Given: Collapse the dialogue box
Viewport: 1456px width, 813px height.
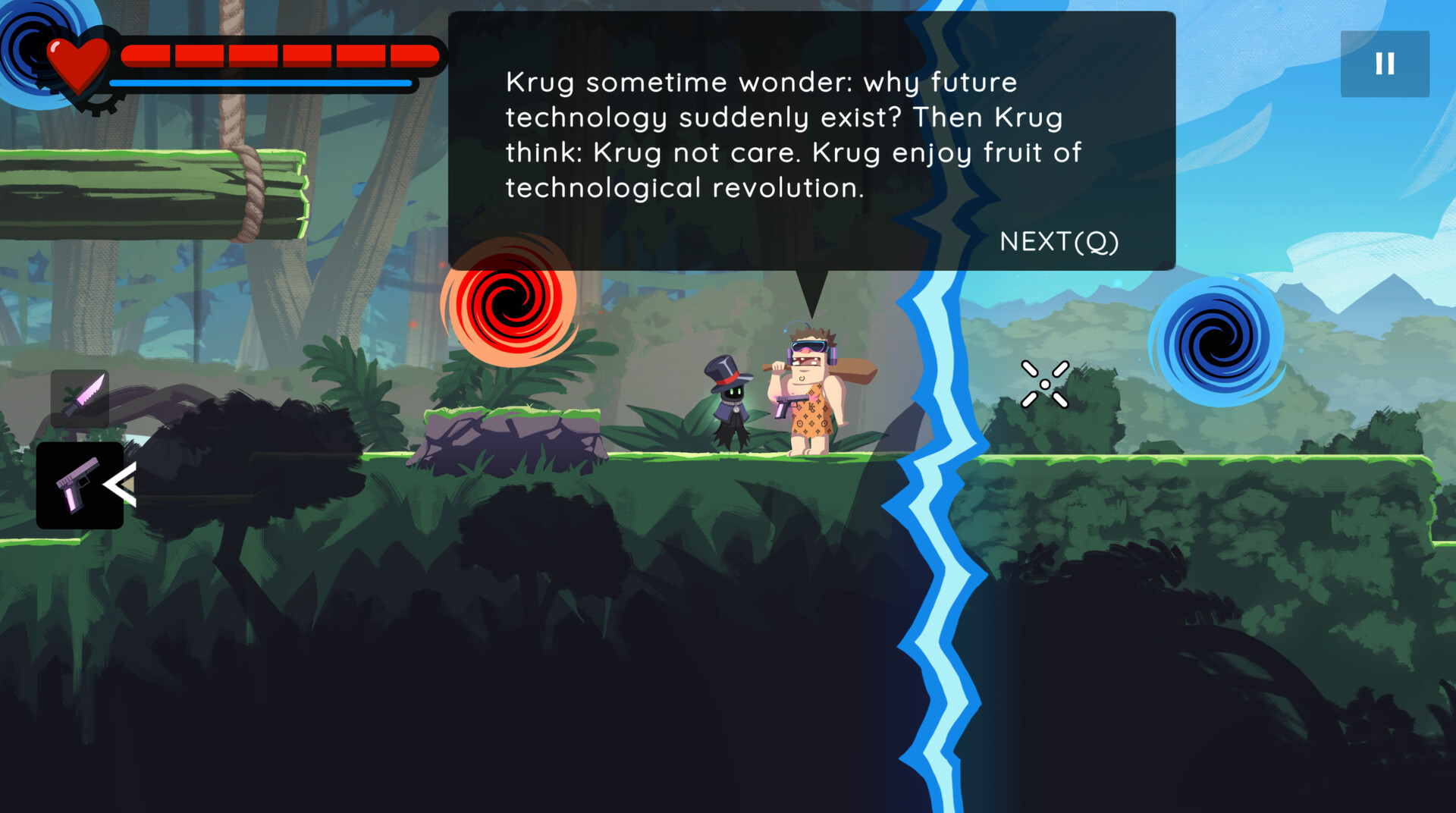Looking at the screenshot, I should [x=1059, y=241].
